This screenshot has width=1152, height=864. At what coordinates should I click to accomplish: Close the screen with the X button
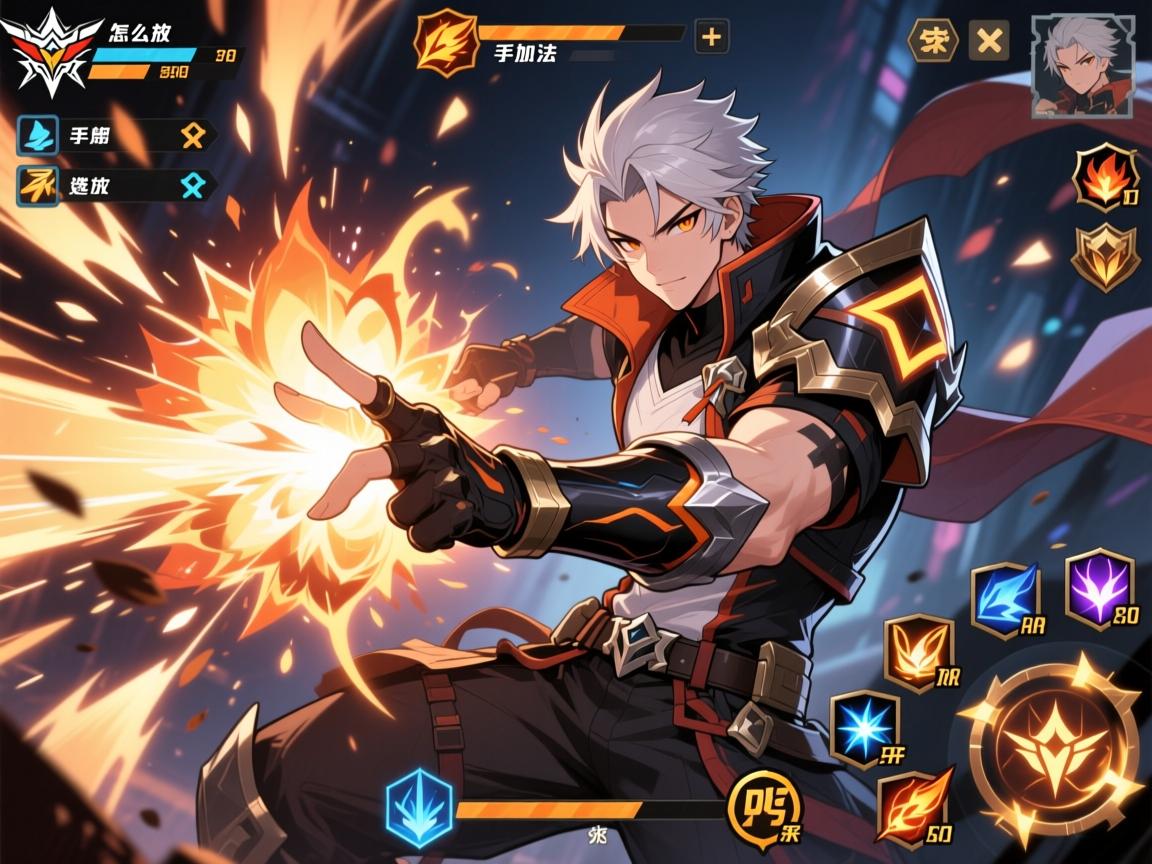[x=989, y=40]
